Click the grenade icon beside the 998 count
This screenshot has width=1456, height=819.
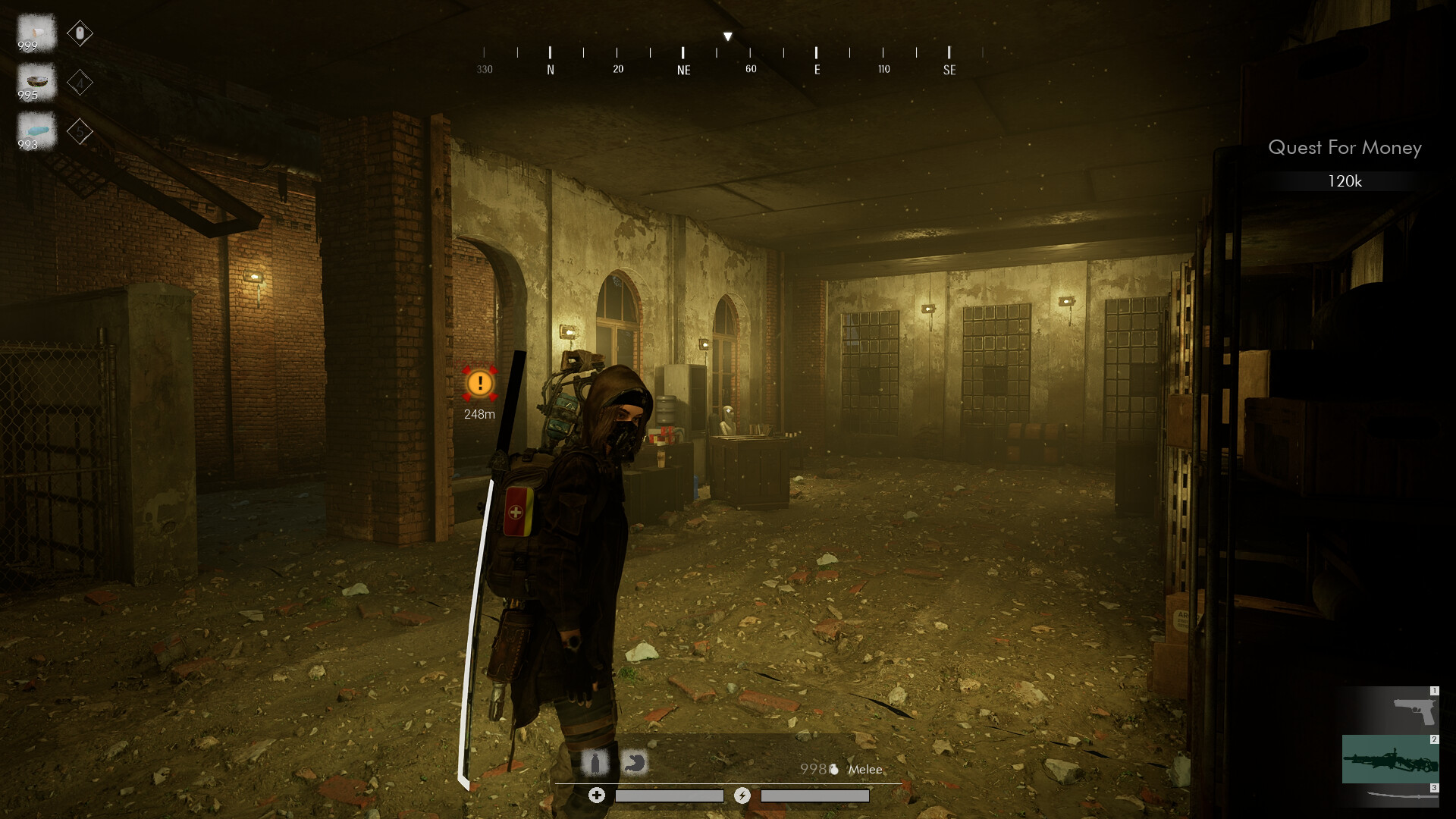[834, 769]
